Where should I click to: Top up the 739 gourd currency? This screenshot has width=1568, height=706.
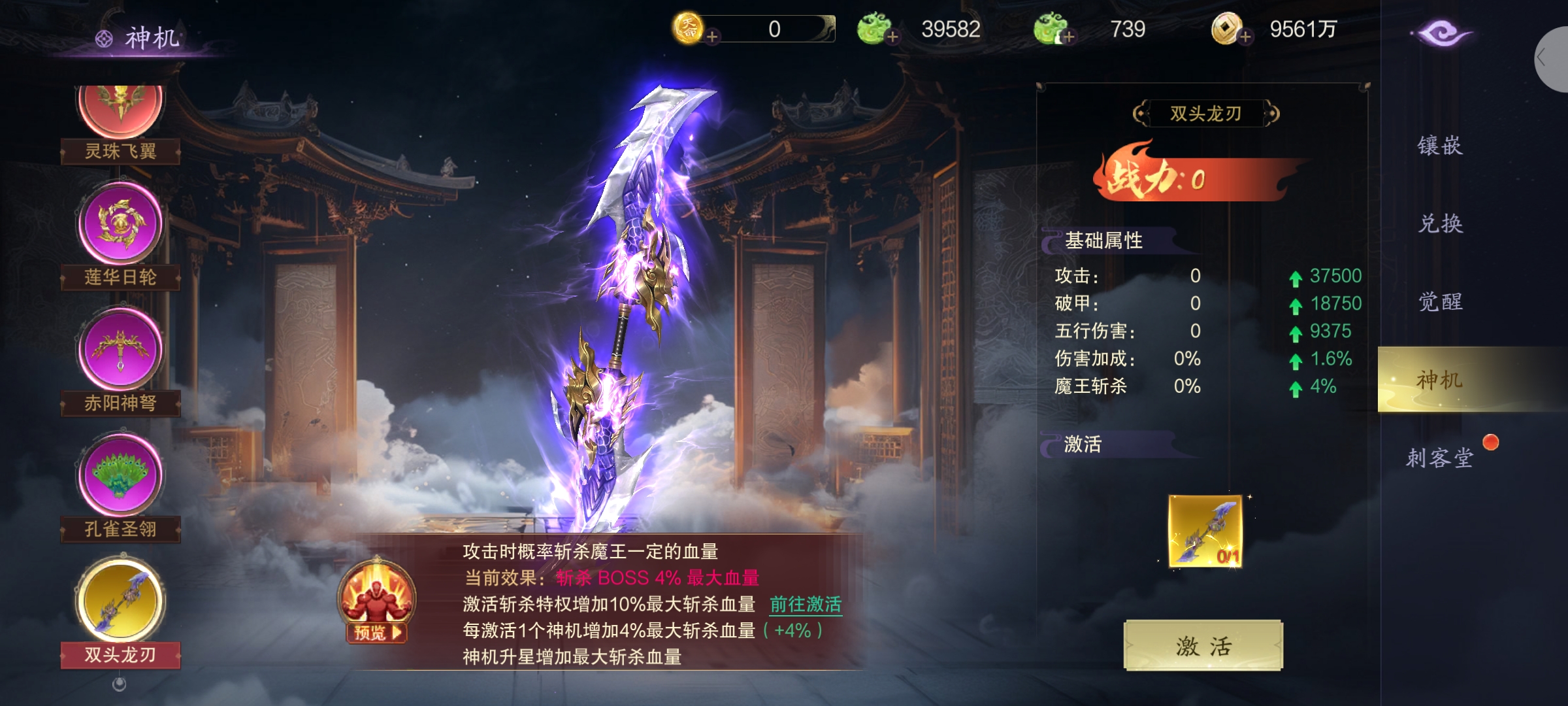1069,37
